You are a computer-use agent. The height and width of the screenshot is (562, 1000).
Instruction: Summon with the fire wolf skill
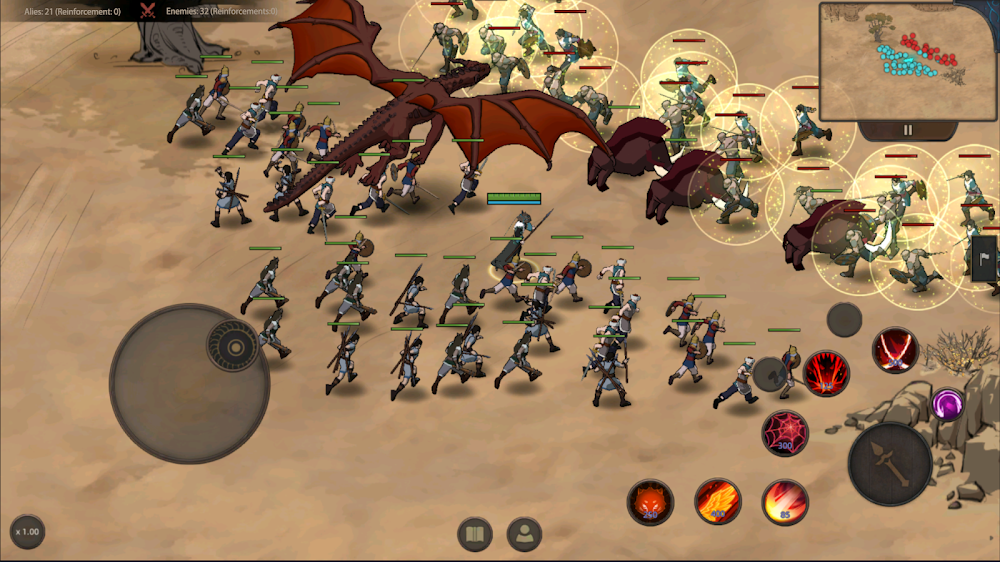650,502
